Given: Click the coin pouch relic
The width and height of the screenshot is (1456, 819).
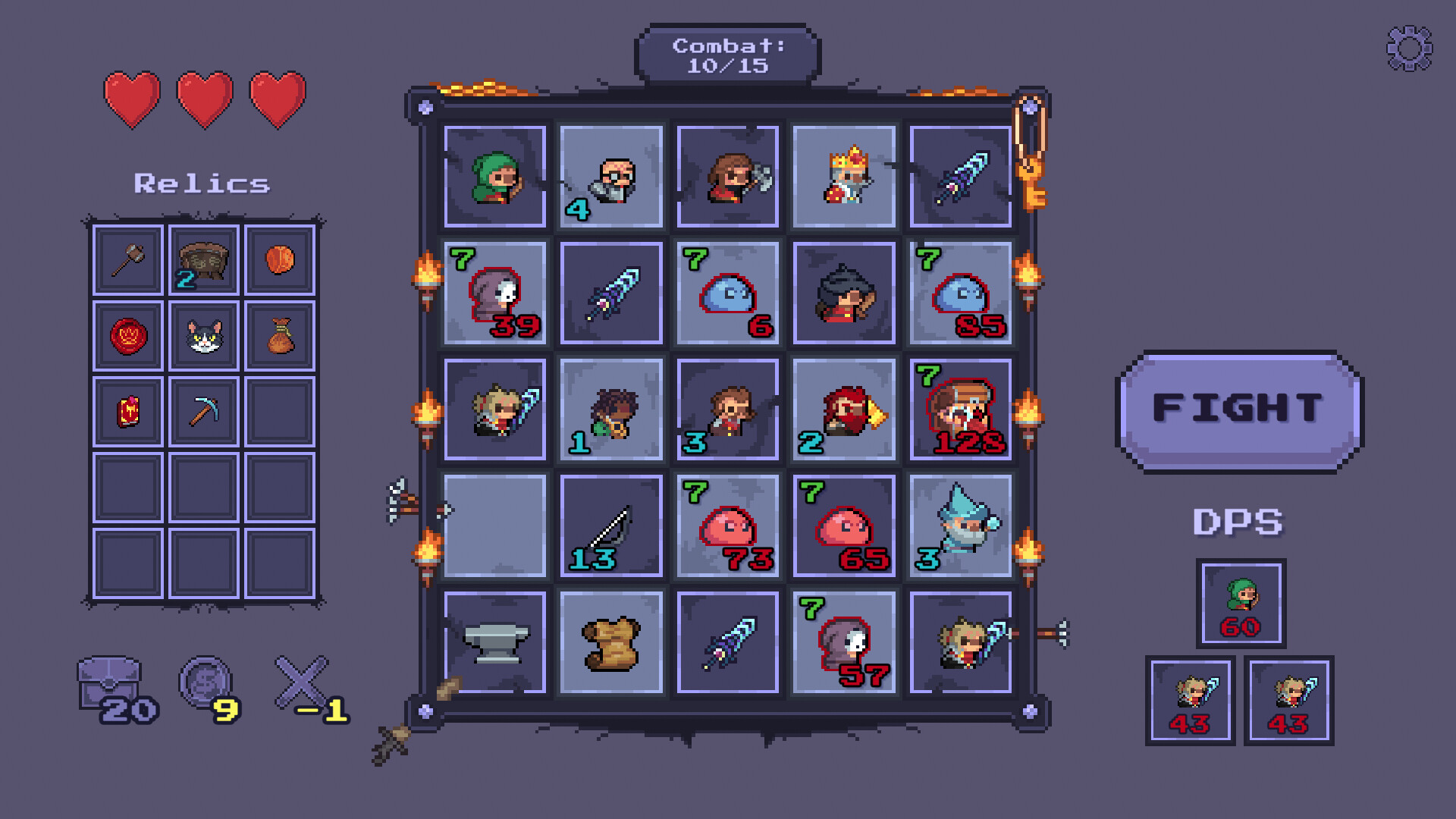Looking at the screenshot, I should (279, 334).
